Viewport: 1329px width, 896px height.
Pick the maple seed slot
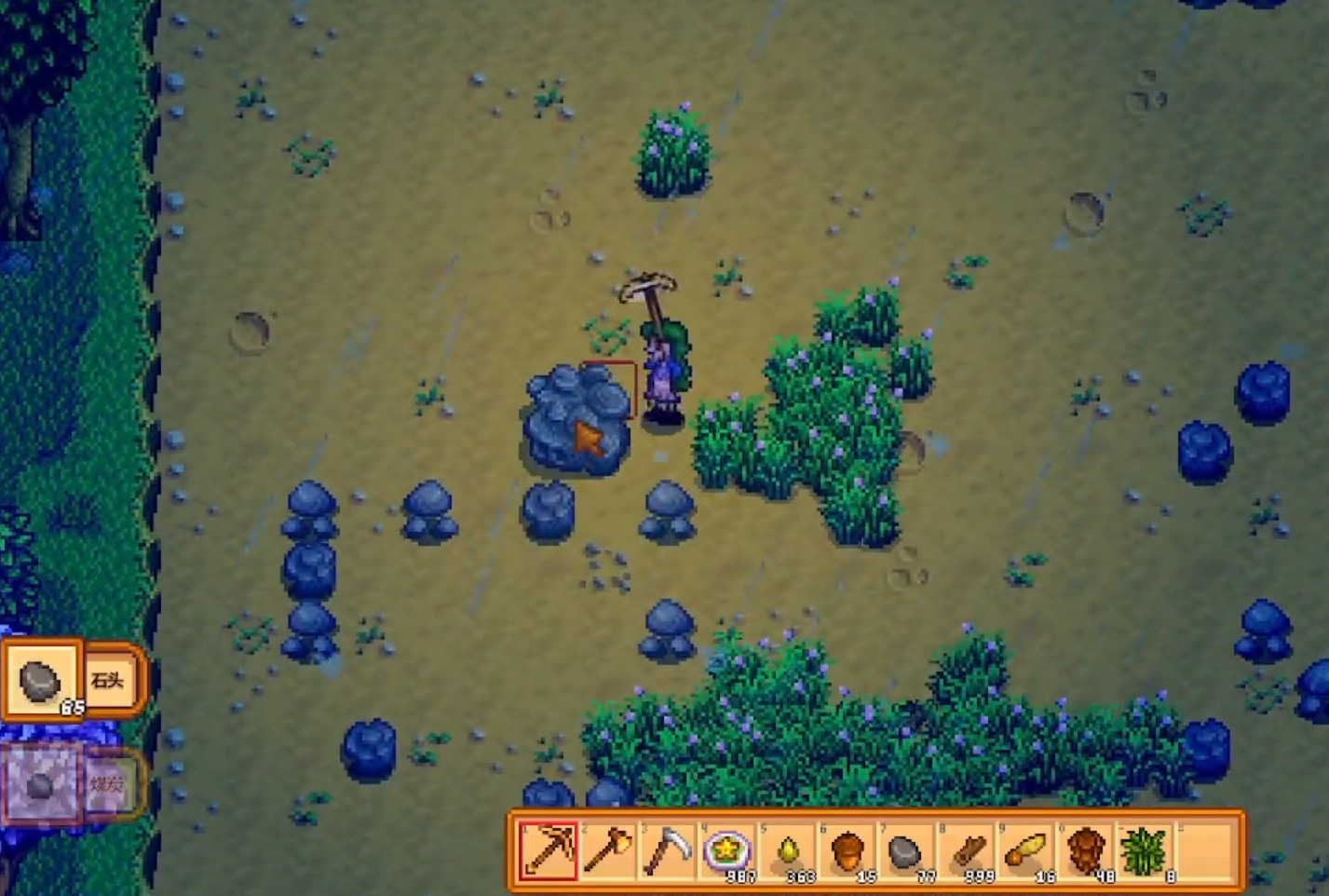(x=1025, y=851)
